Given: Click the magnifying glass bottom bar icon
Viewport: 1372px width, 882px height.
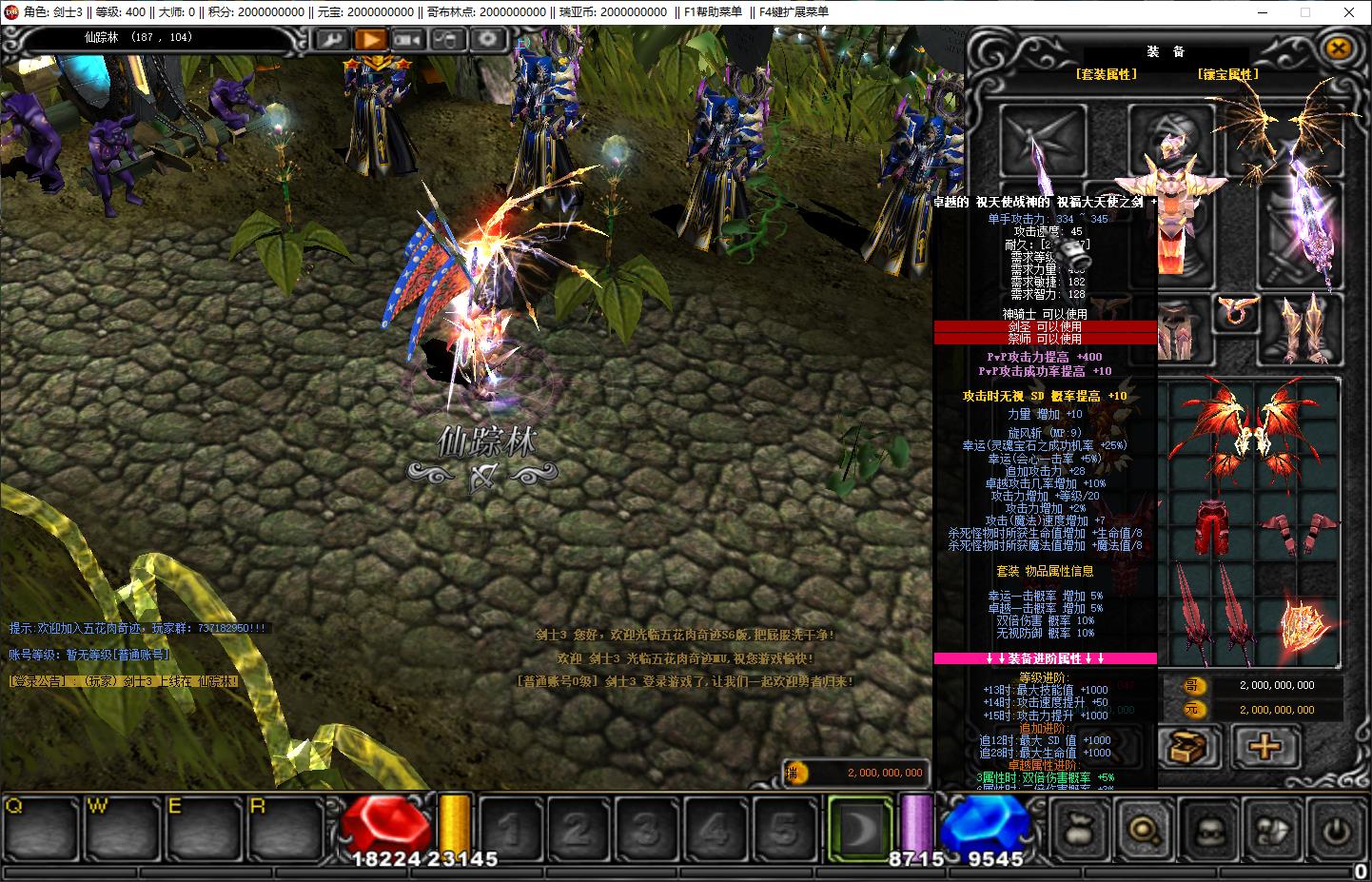Looking at the screenshot, I should click(x=1144, y=830).
